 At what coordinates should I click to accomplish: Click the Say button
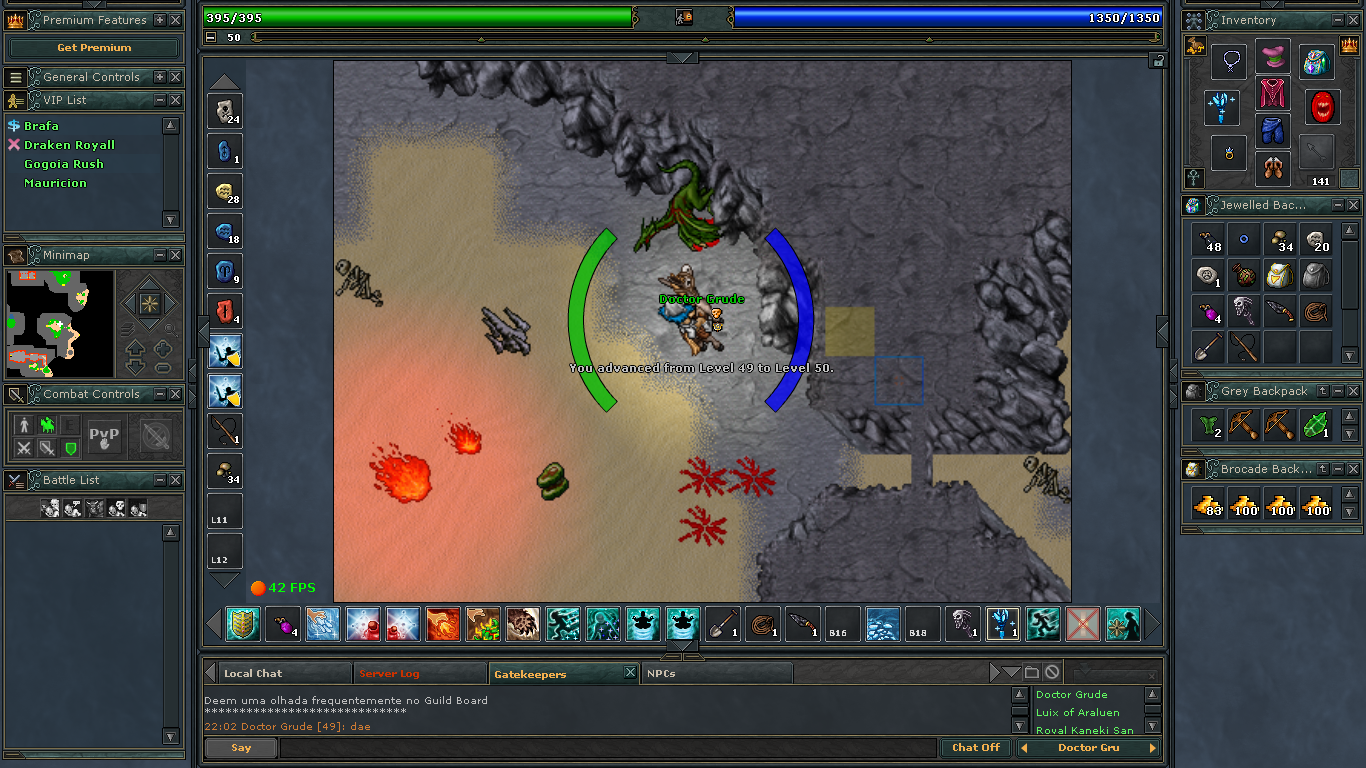point(241,748)
